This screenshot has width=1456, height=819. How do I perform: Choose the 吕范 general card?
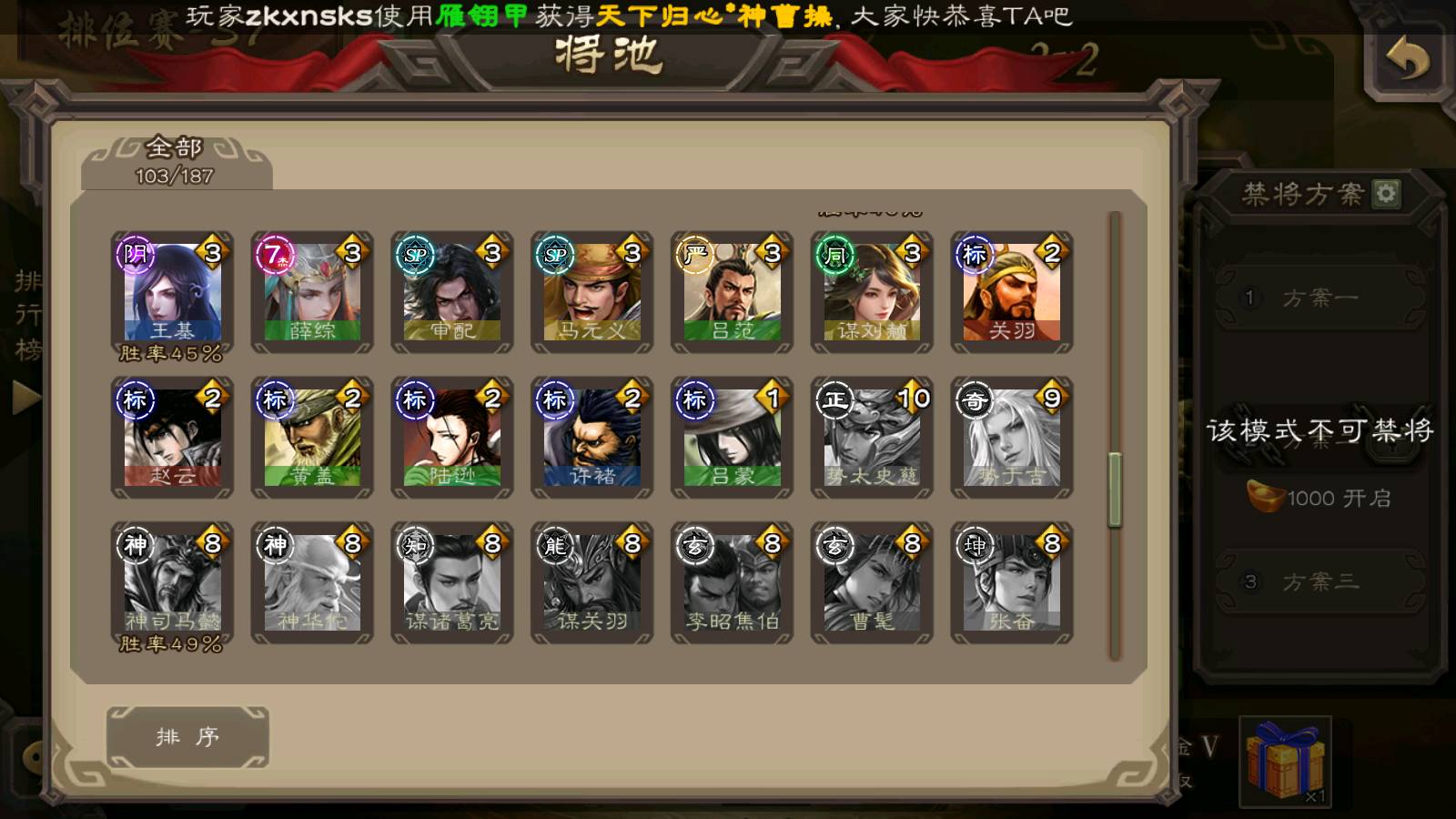(x=733, y=293)
